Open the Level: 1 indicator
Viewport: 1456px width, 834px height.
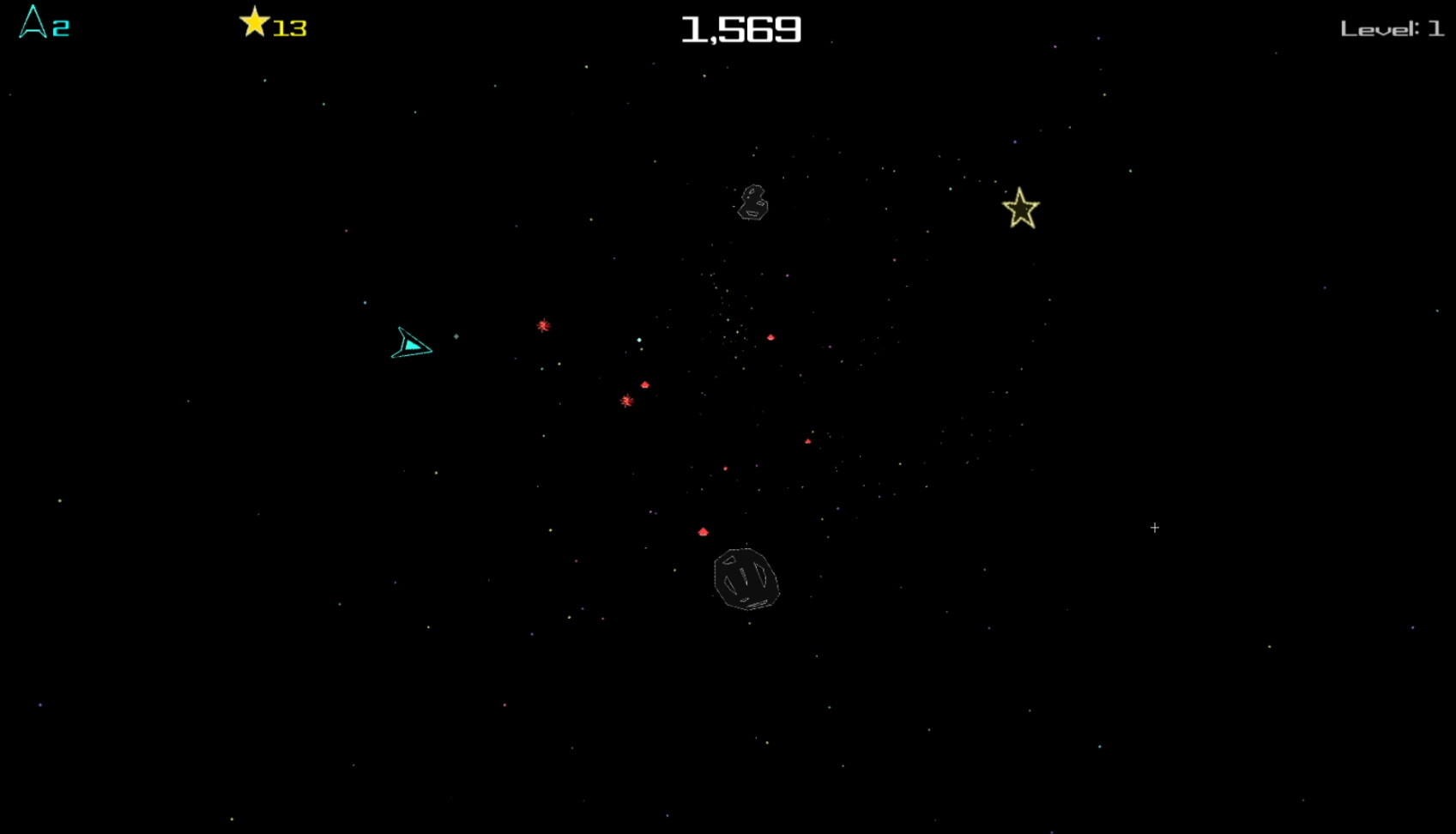[1391, 27]
